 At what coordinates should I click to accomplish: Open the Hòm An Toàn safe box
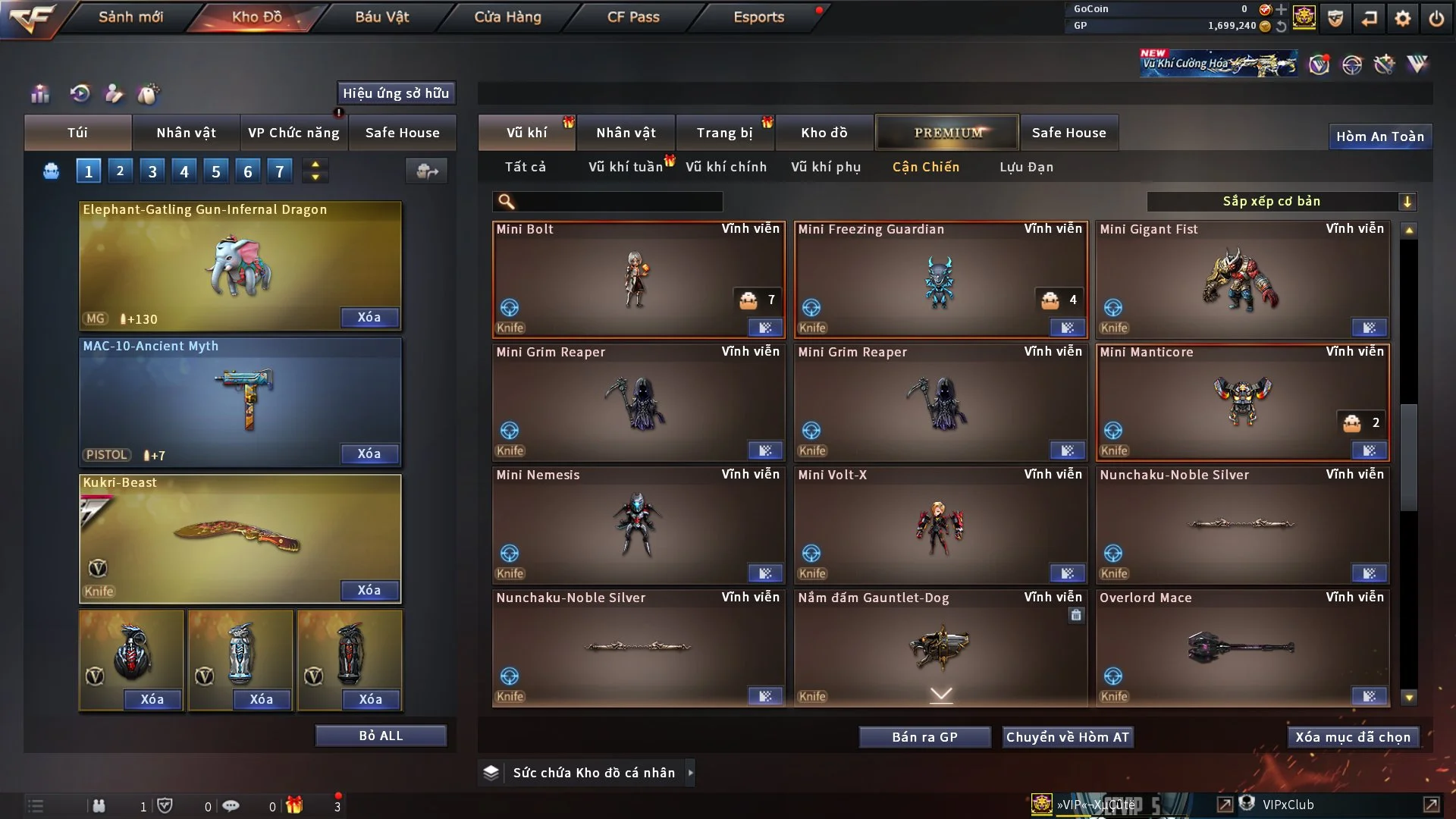tap(1379, 136)
